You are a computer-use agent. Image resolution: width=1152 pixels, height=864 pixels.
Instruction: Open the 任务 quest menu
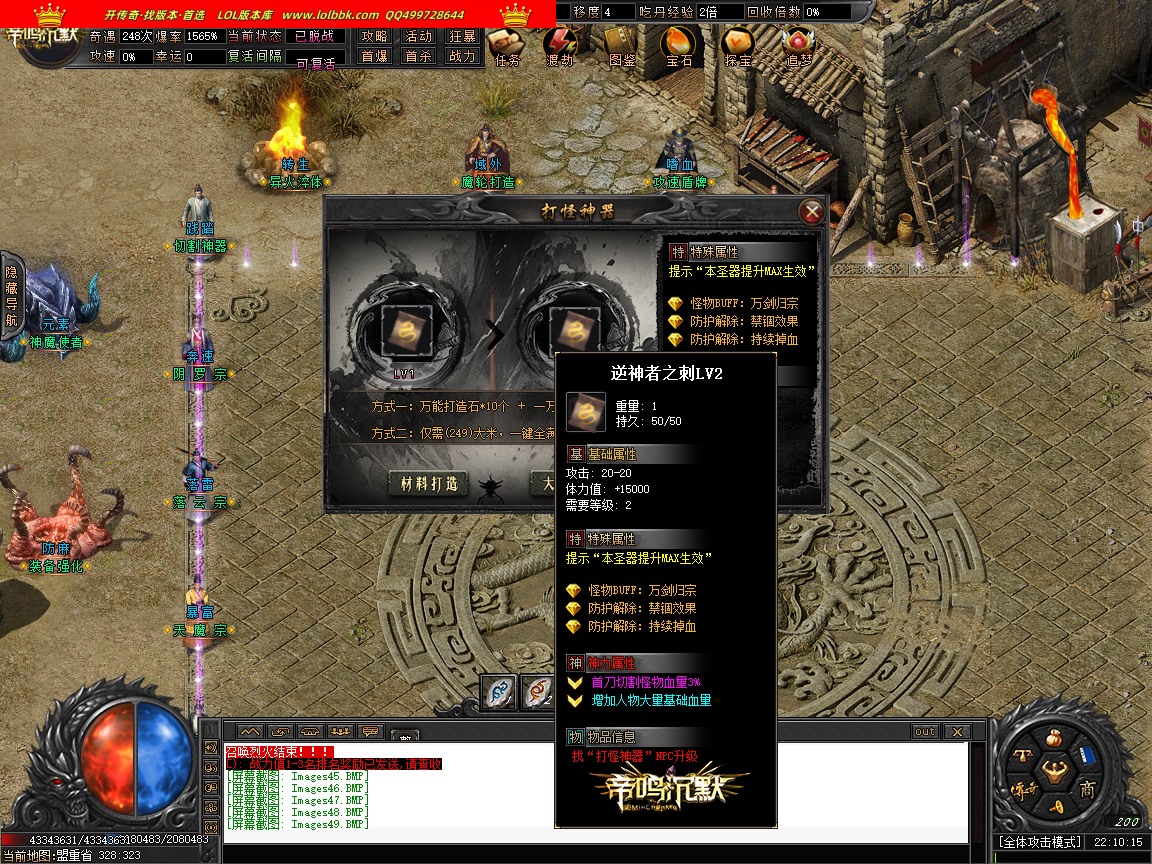click(507, 45)
